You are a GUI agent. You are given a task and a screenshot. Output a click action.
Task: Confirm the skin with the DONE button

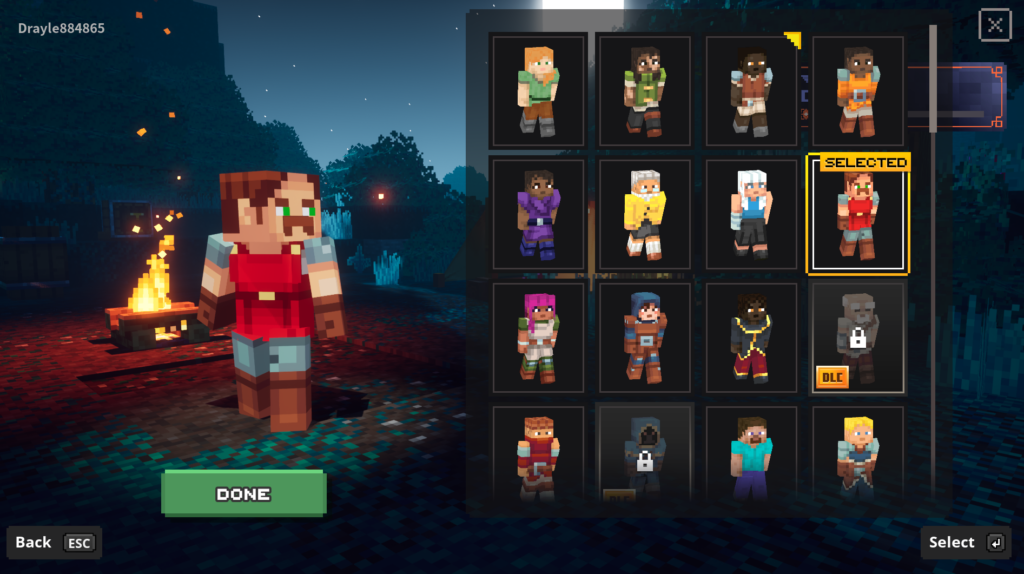click(243, 494)
